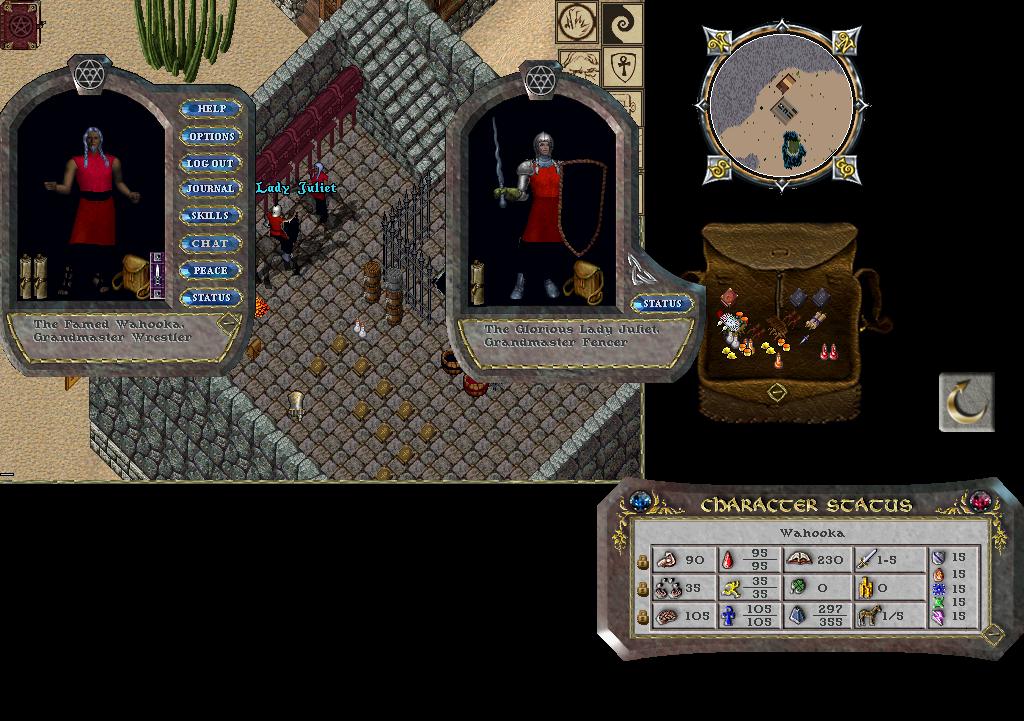
Task: Show the Skills list
Action: pyautogui.click(x=211, y=216)
